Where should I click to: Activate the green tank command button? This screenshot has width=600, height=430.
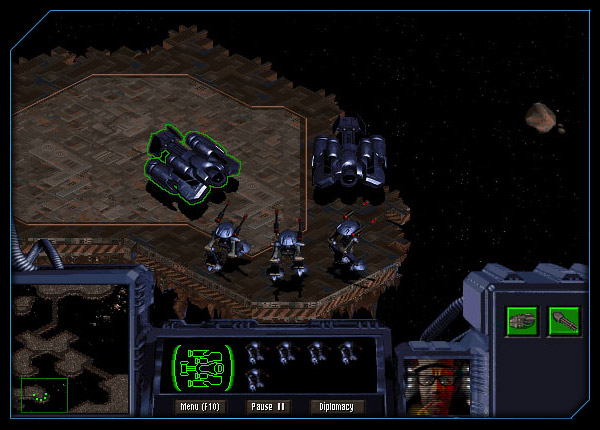[522, 321]
